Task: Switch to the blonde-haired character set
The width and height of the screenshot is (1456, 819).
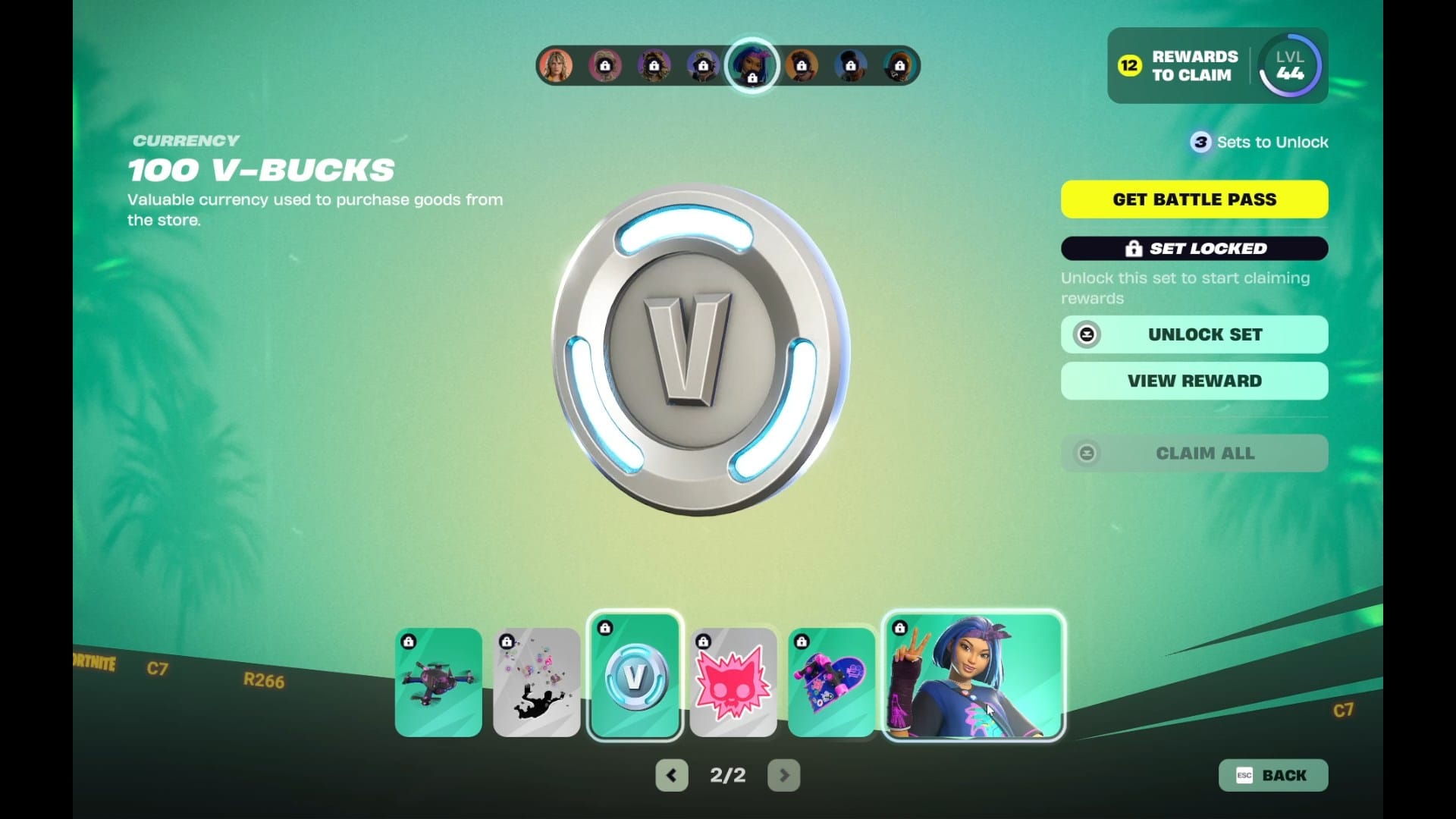Action: 556,66
